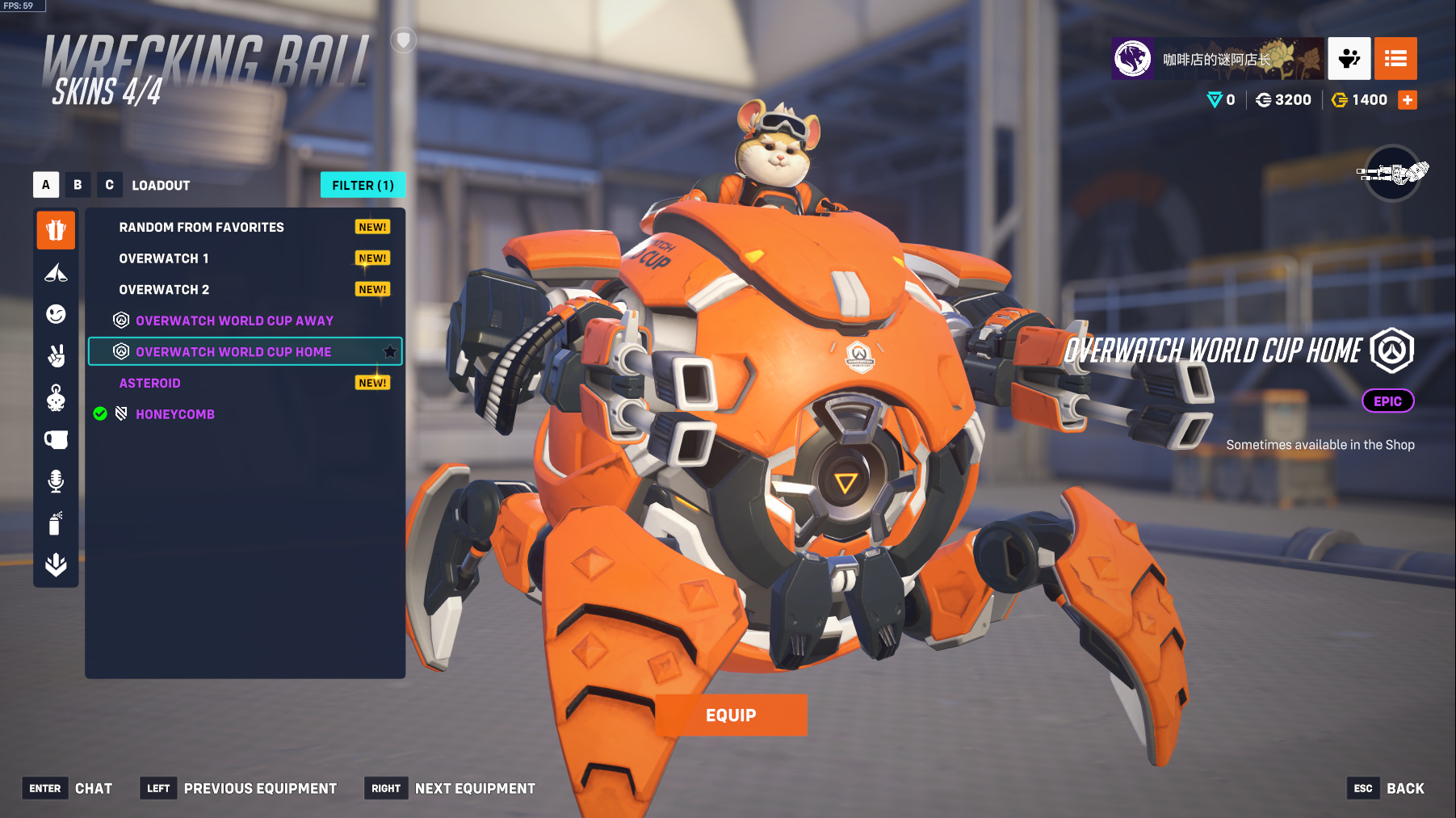
Task: Switch to loadout A
Action: coord(46,185)
